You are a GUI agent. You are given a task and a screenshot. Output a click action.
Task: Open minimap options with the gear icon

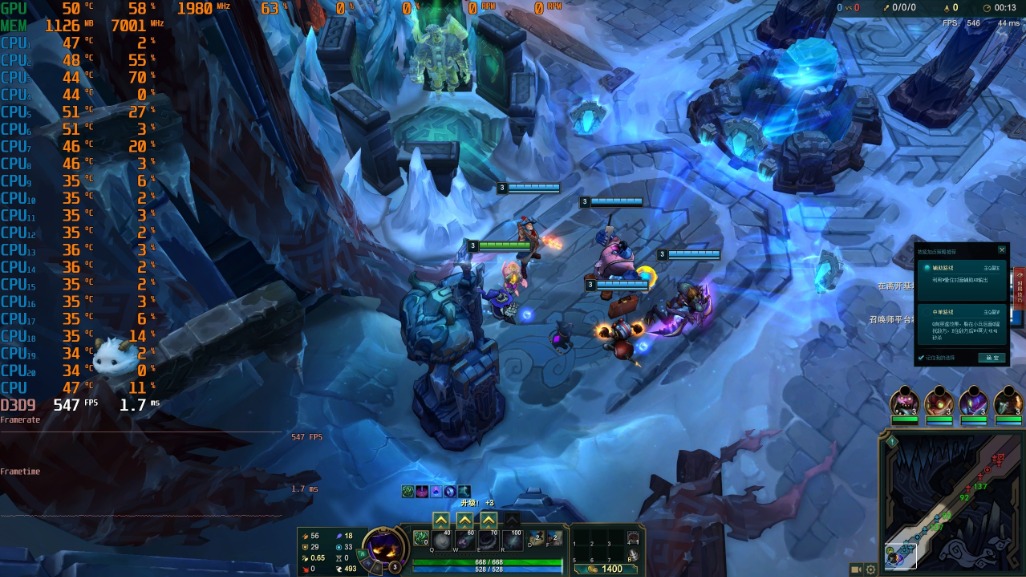point(871,569)
